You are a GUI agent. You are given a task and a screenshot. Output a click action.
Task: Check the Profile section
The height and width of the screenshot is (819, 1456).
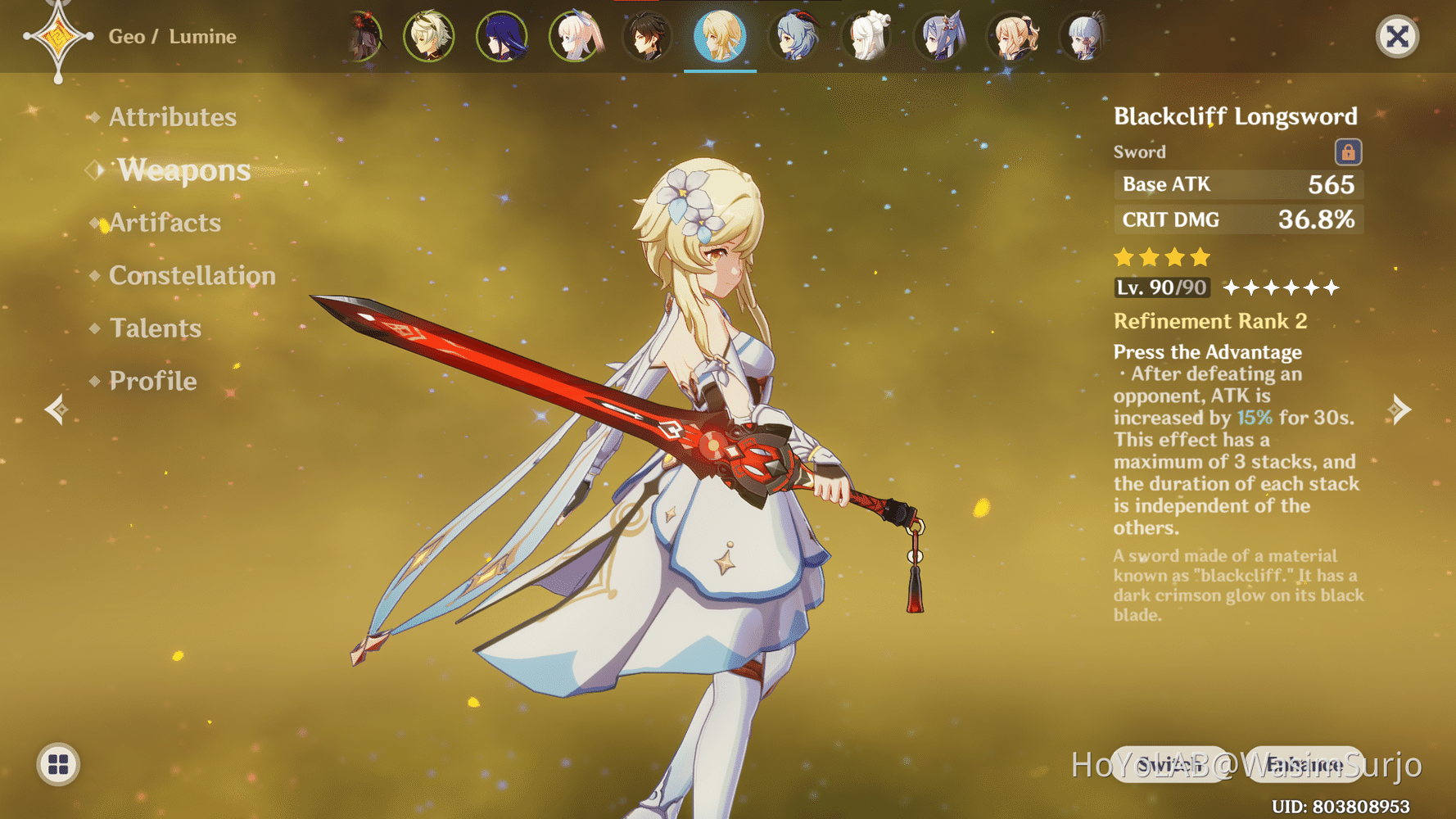tap(152, 381)
